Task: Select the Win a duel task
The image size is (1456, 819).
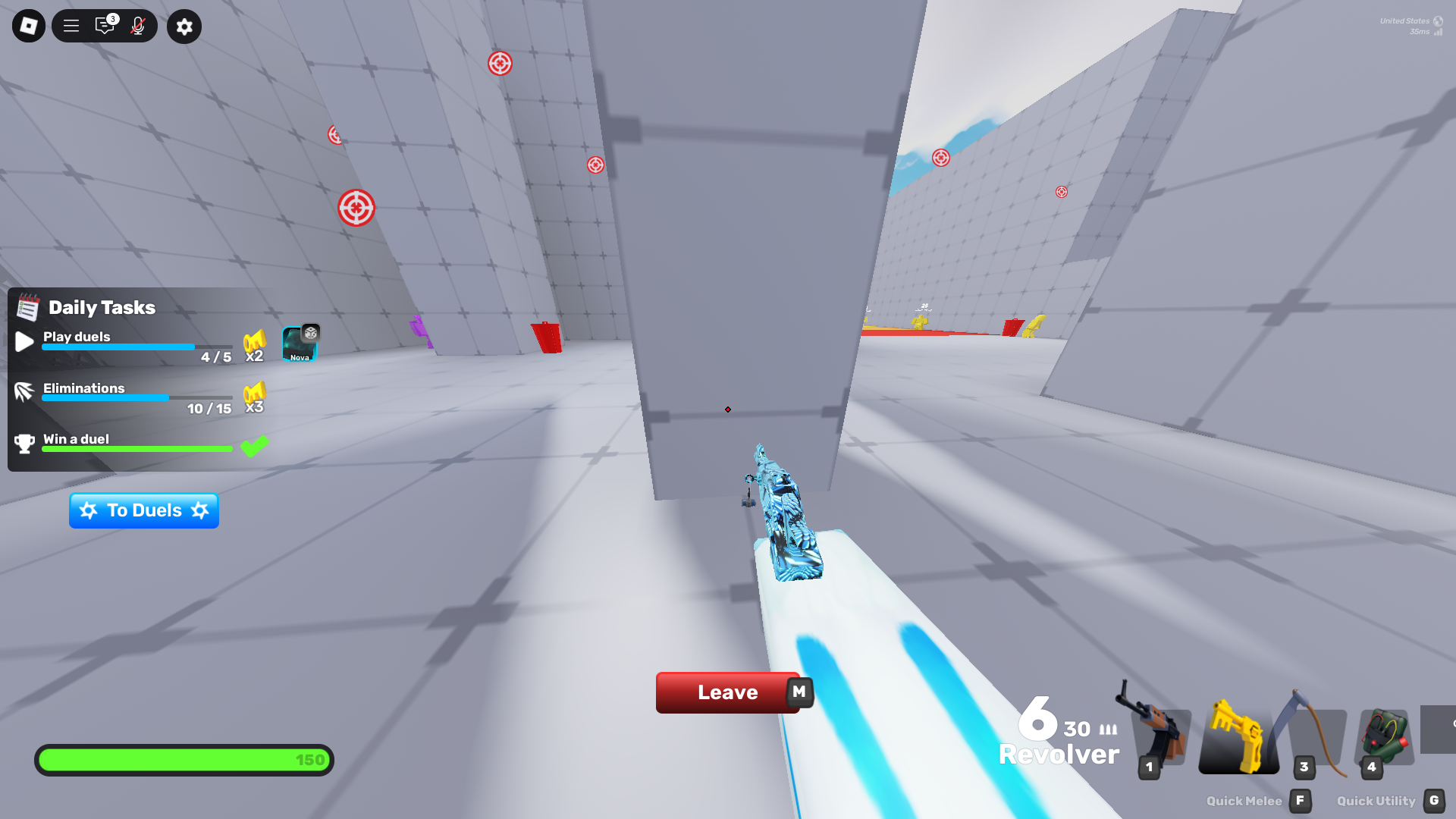Action: click(x=136, y=444)
